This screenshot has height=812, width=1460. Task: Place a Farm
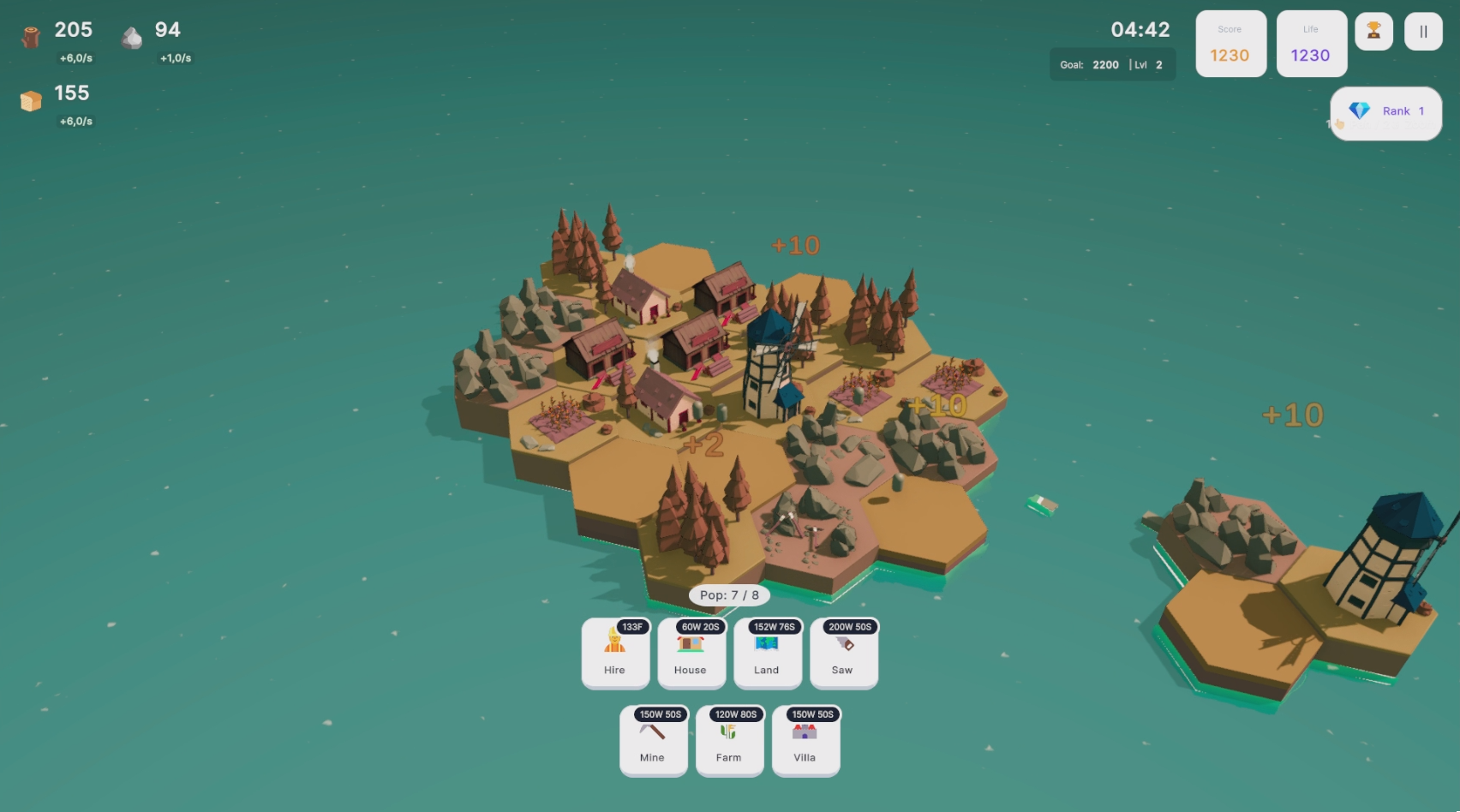tap(729, 741)
